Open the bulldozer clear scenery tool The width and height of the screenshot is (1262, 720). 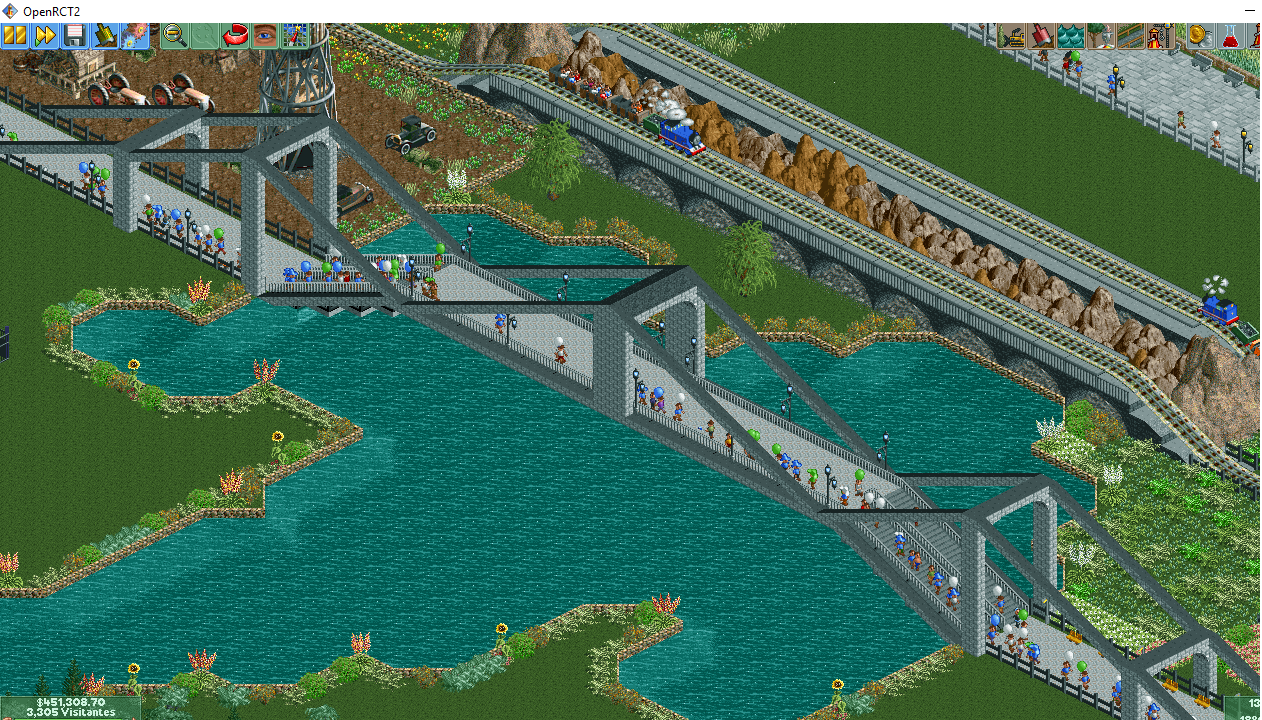pos(1012,36)
